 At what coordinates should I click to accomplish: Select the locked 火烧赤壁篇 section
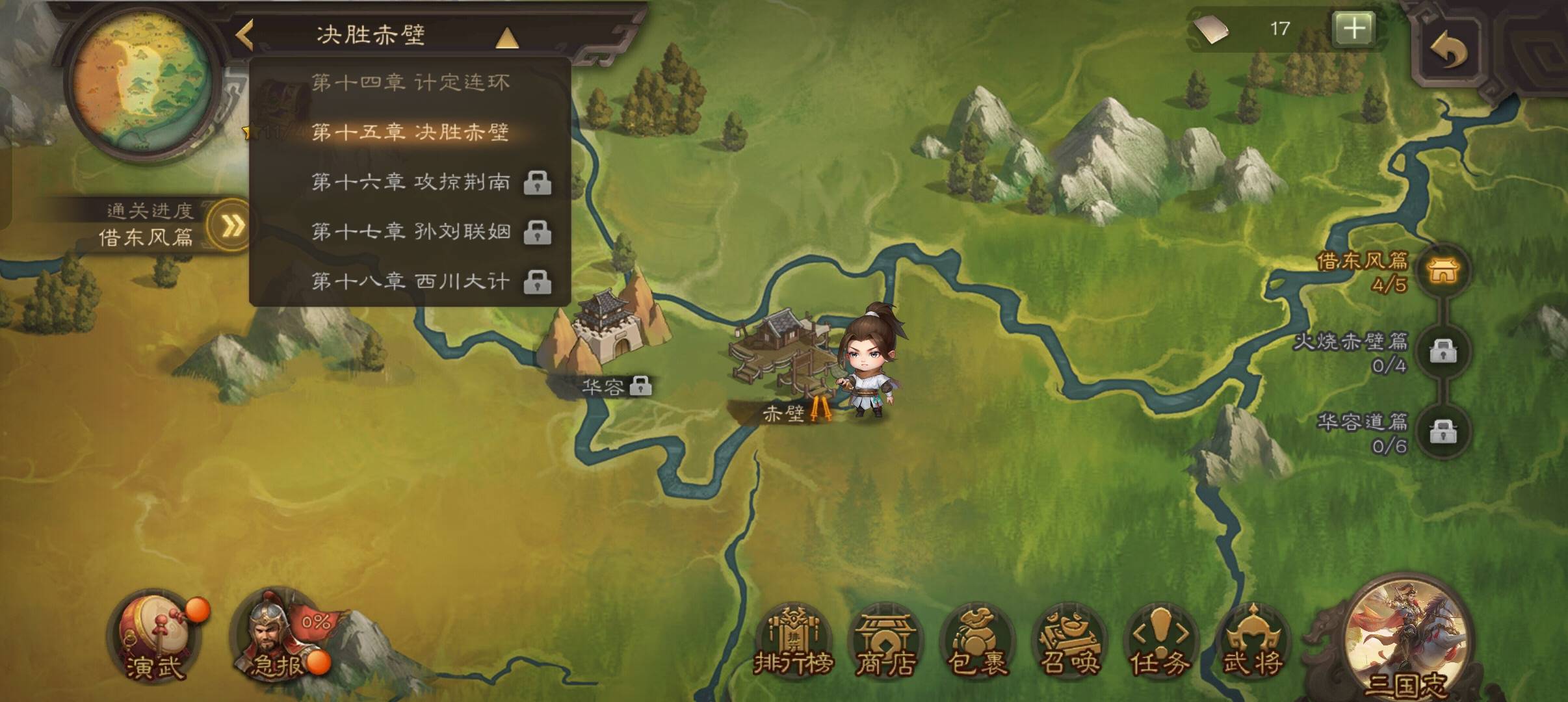[x=1442, y=351]
